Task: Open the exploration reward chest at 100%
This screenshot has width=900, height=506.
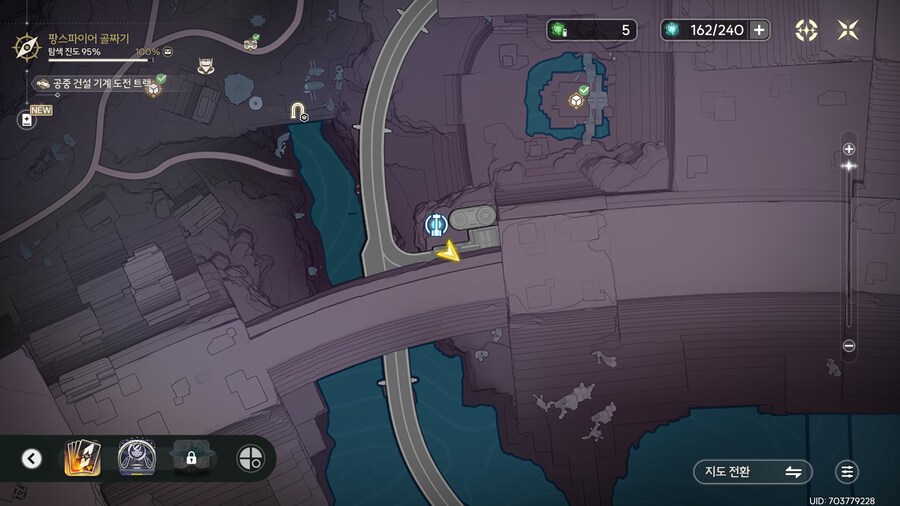Action: [167, 51]
